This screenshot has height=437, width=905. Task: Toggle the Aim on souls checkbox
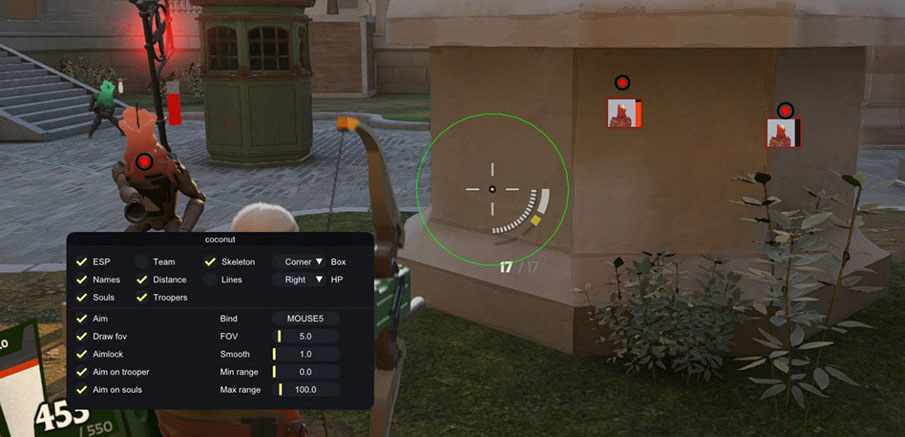(82, 390)
